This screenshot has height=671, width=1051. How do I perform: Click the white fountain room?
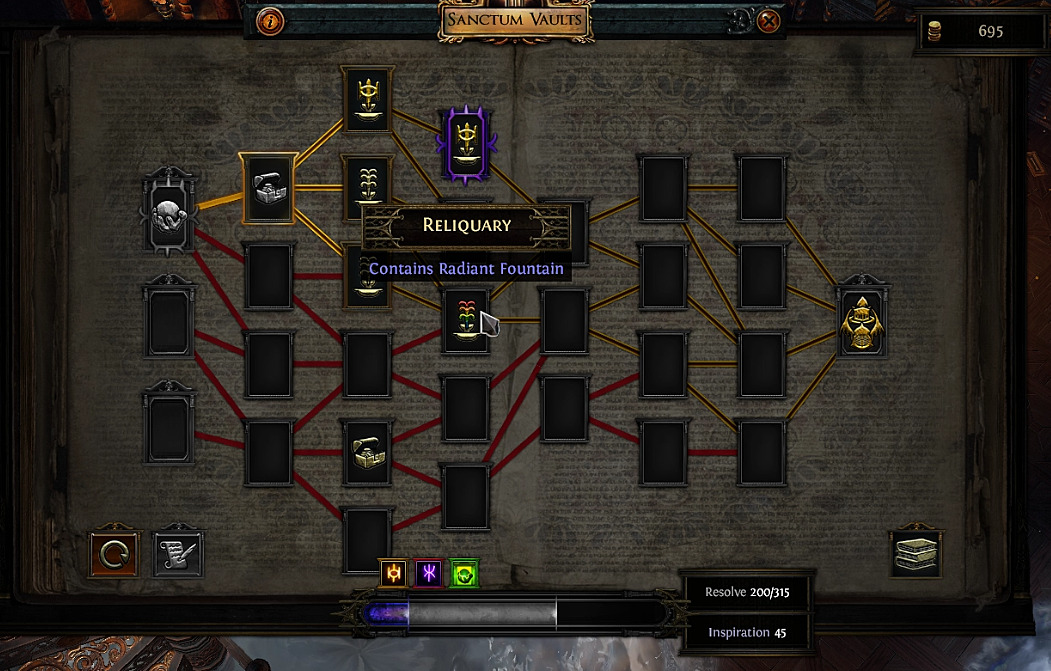point(367,185)
